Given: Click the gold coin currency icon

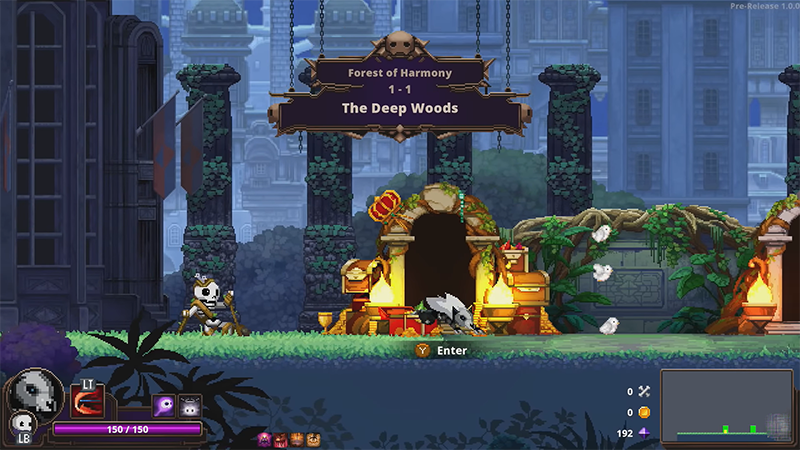Looking at the screenshot, I should pos(644,412).
